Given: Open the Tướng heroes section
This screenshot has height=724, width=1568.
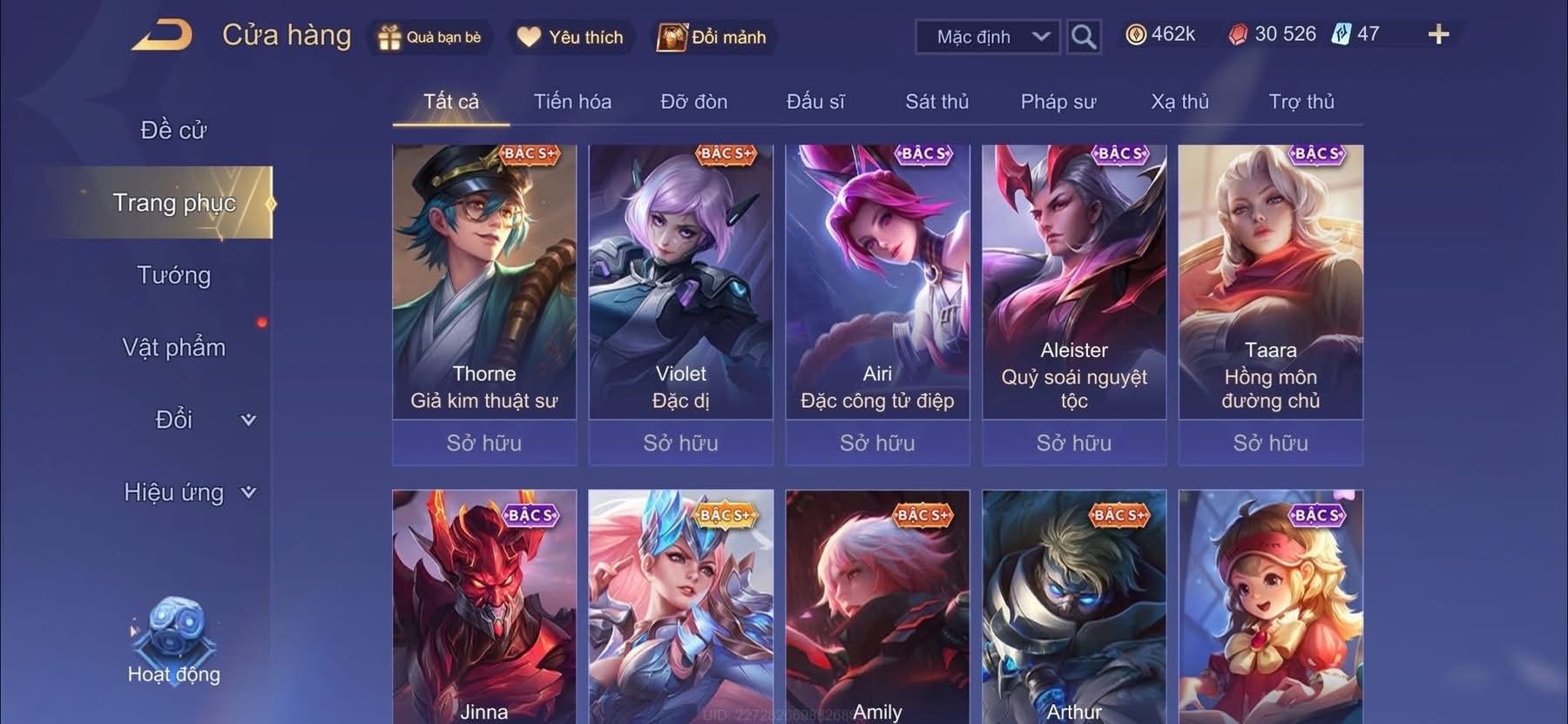Looking at the screenshot, I should tap(173, 275).
